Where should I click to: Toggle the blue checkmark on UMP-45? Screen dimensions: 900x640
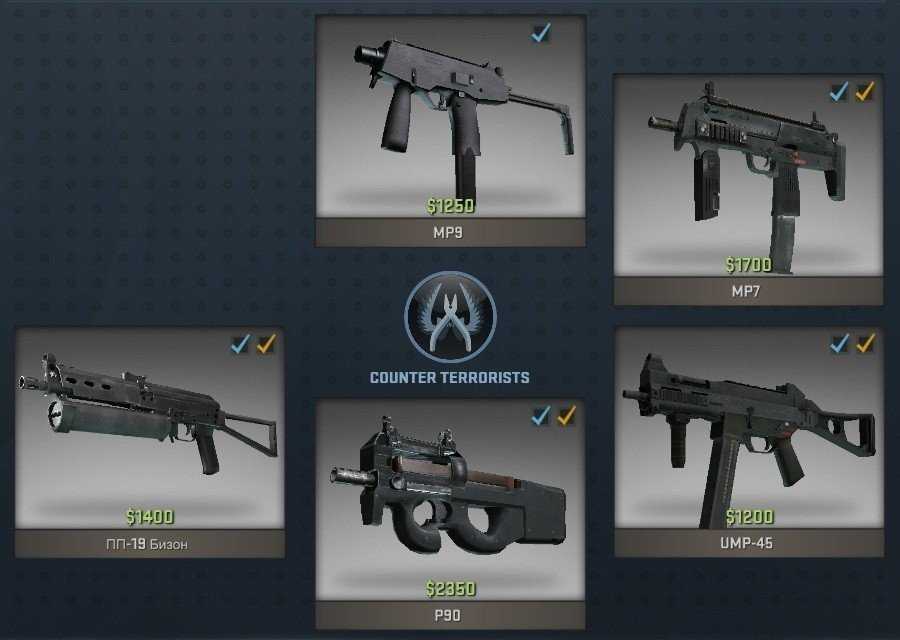coord(840,344)
